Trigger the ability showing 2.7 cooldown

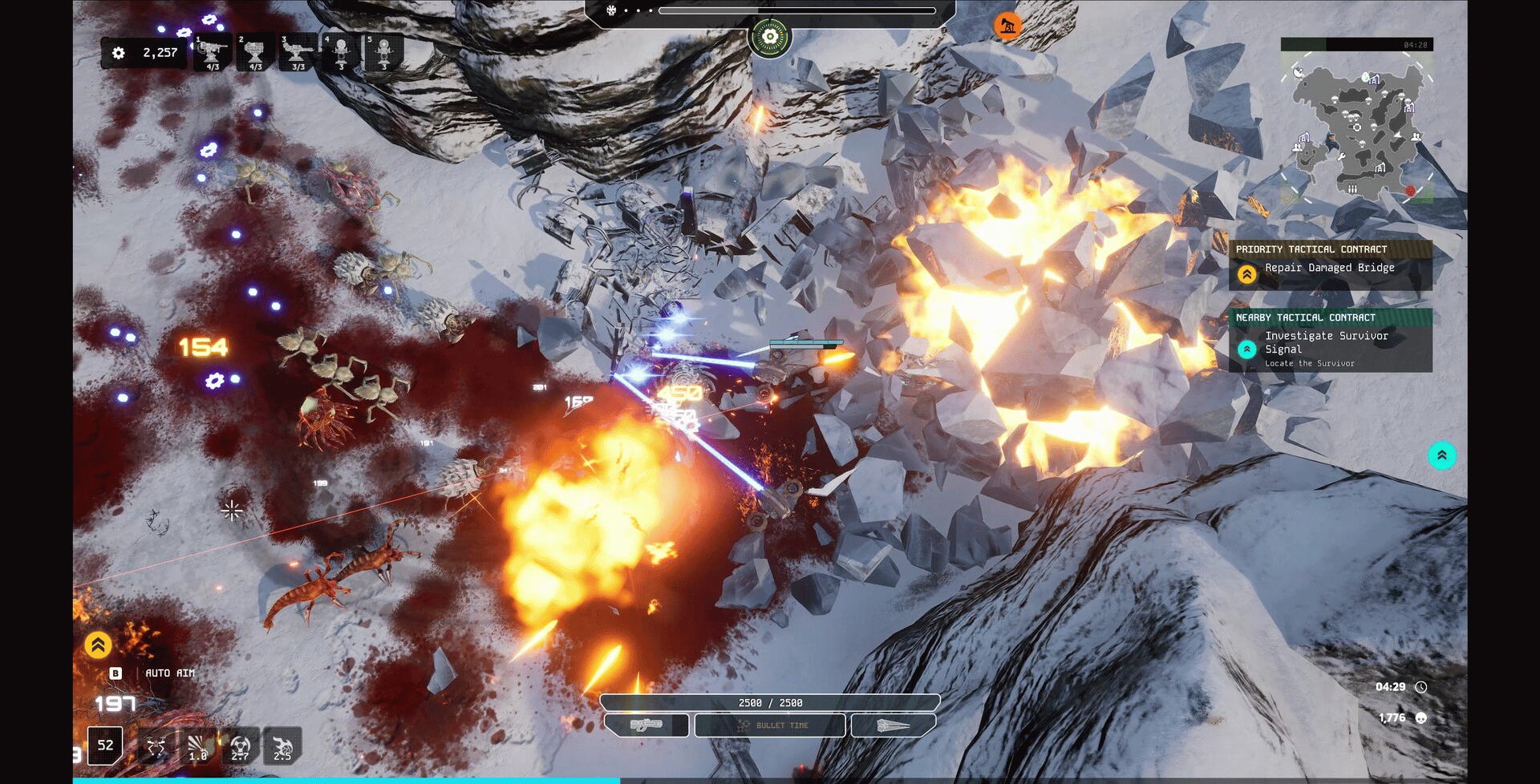point(240,746)
